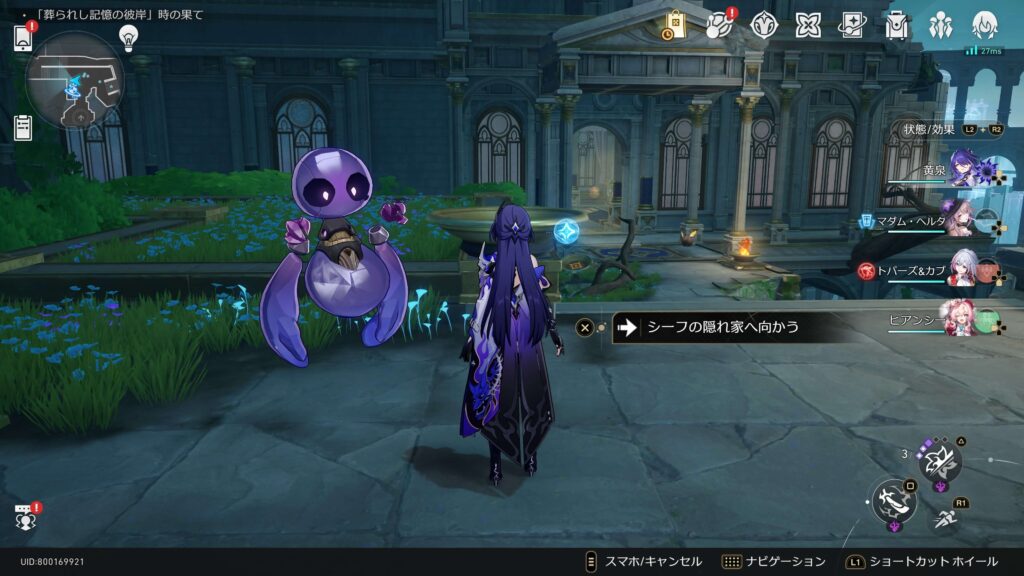The width and height of the screenshot is (1024, 576).
Task: Open the chat icon with red alert
Action: [x=25, y=517]
